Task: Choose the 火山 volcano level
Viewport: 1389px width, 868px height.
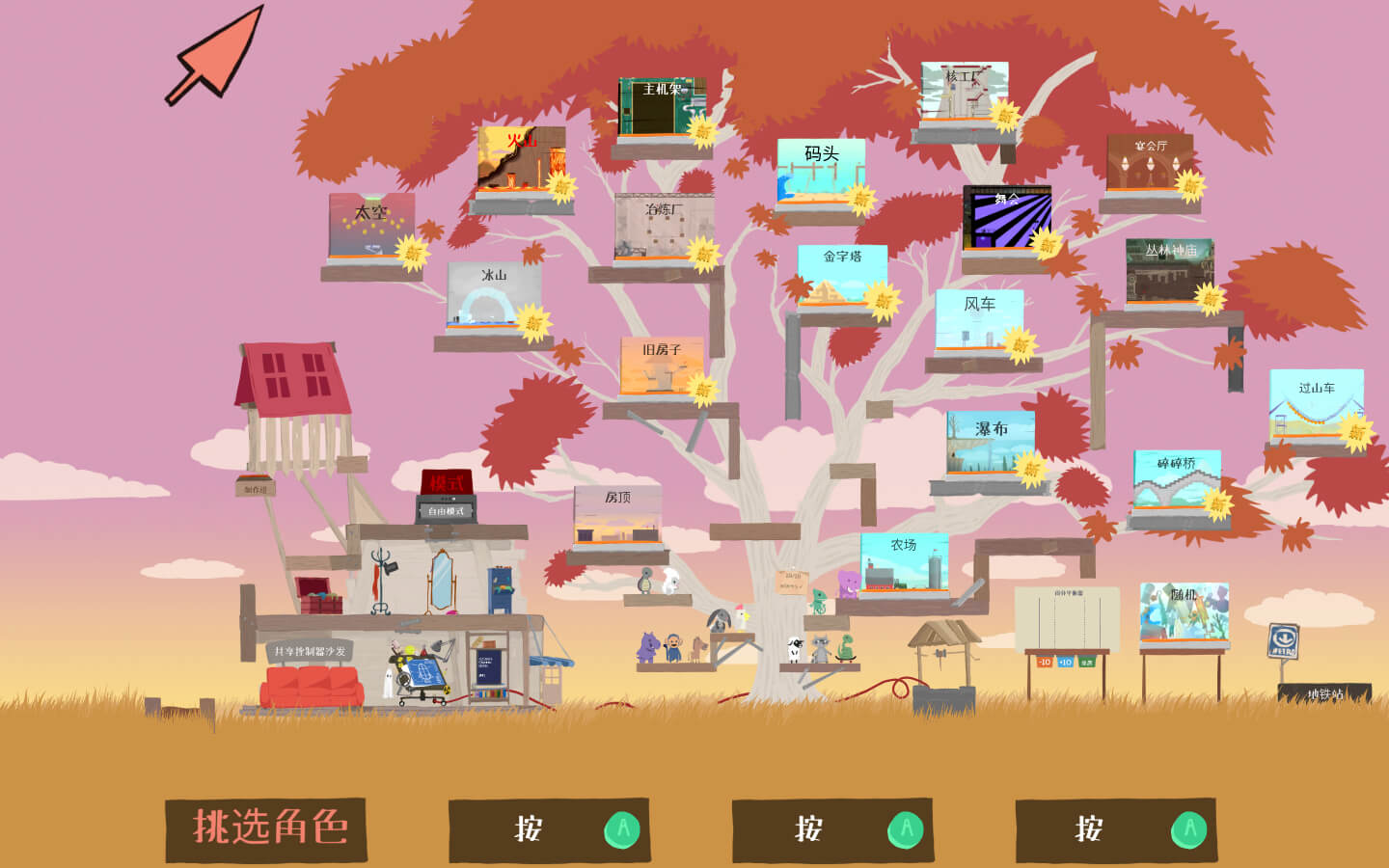Action: click(x=521, y=159)
